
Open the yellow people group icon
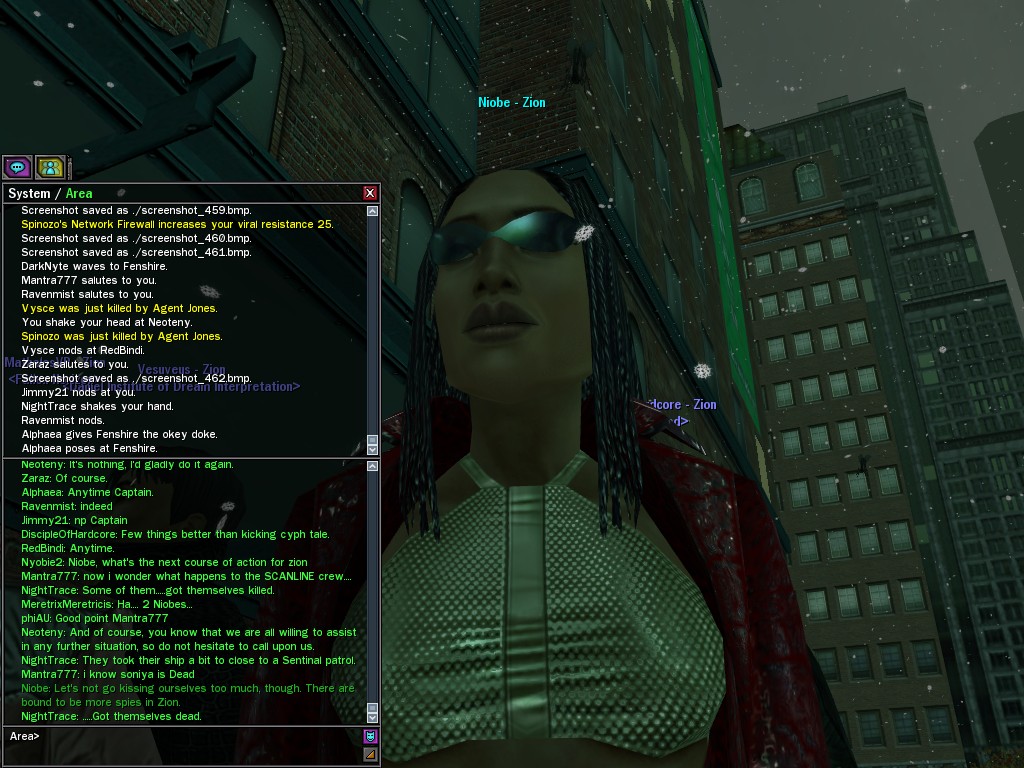click(49, 167)
